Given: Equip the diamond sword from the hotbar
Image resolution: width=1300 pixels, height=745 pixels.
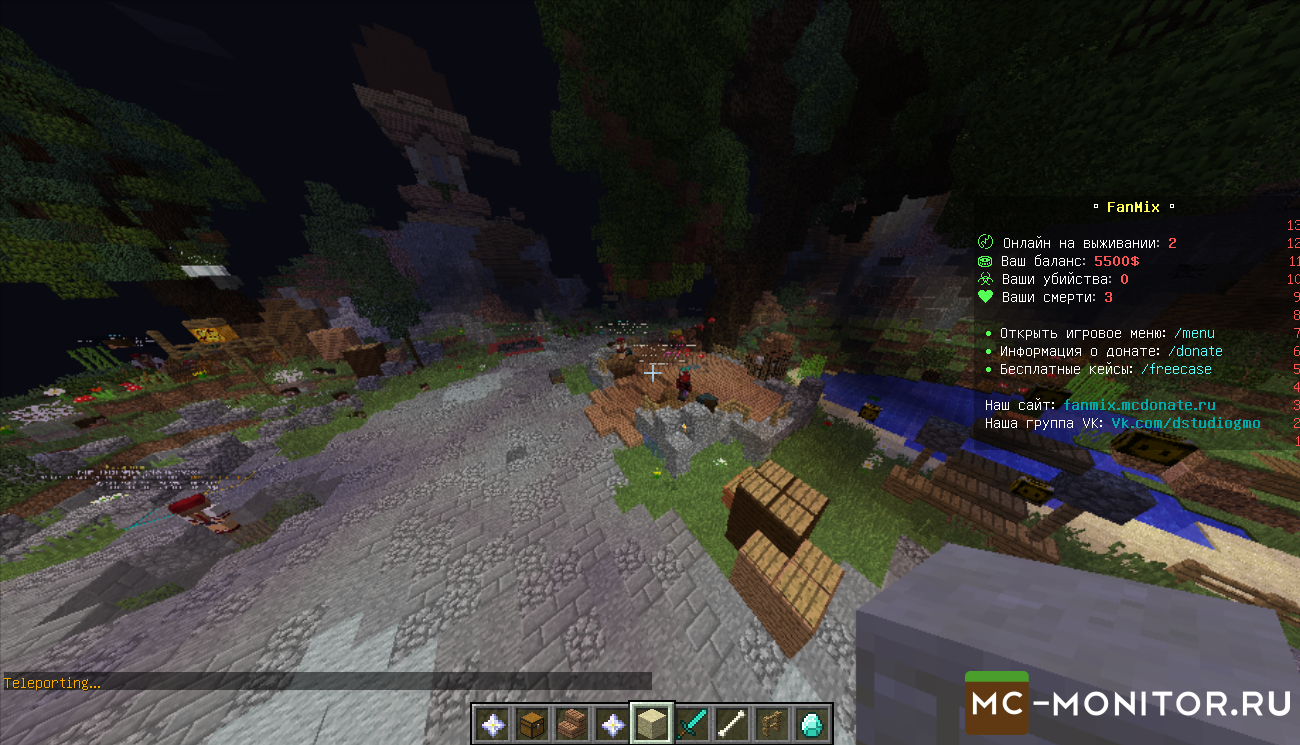Looking at the screenshot, I should coord(690,724).
